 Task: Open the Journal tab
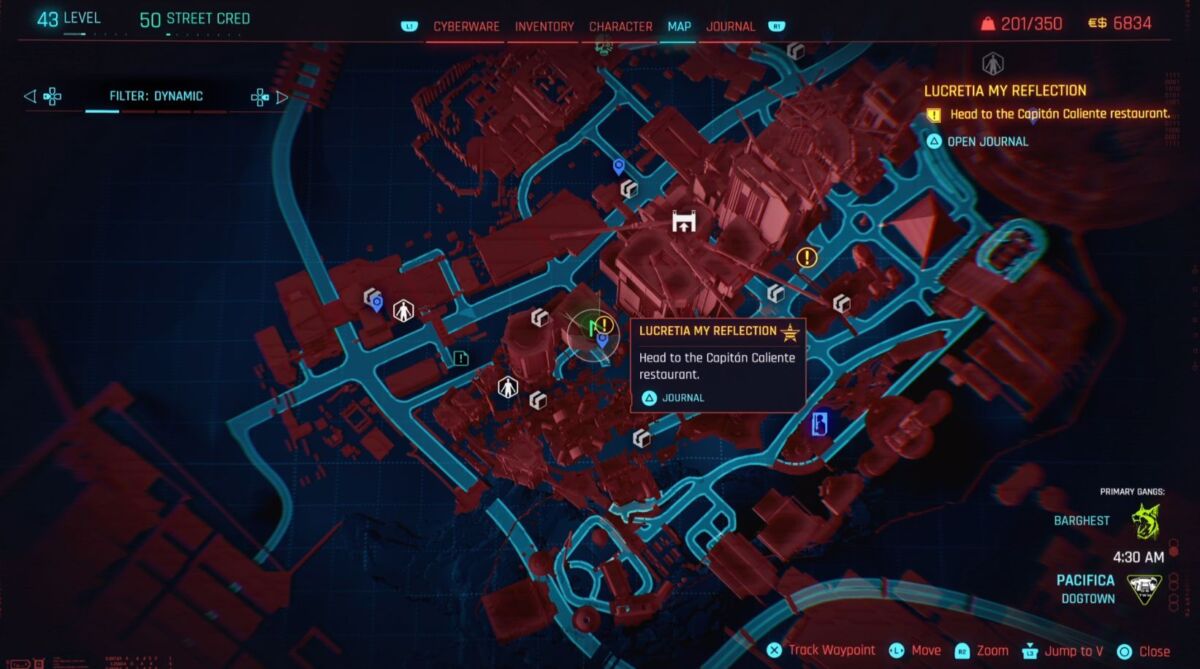(x=730, y=26)
